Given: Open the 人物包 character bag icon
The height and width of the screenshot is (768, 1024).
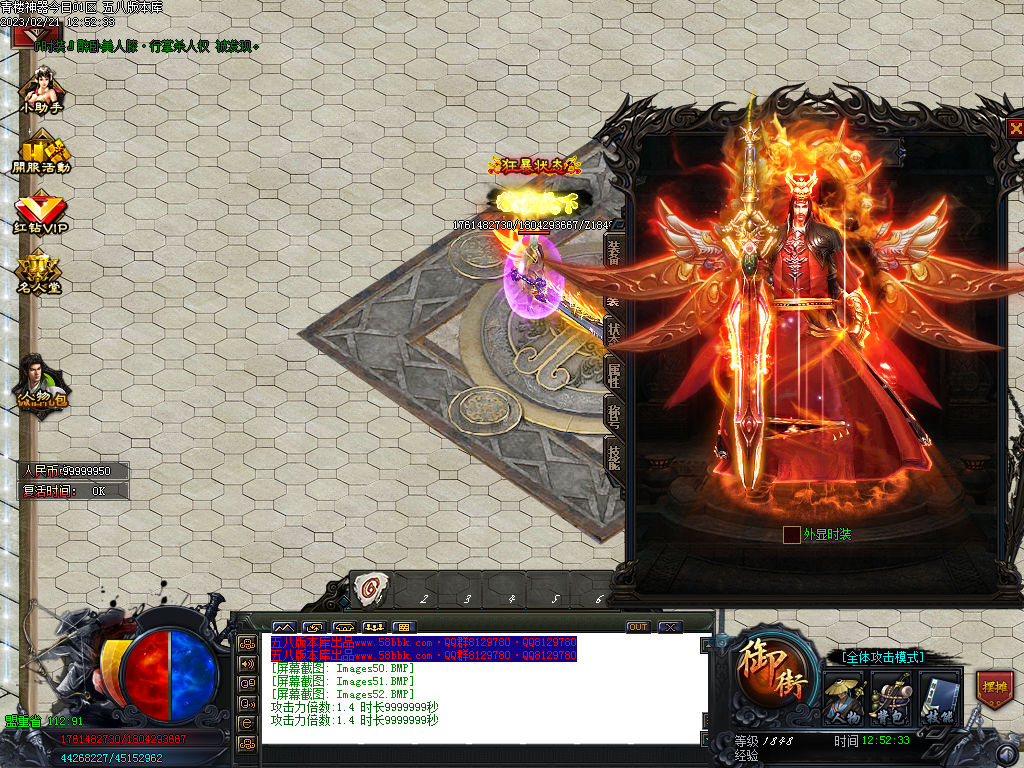Looking at the screenshot, I should point(40,384).
